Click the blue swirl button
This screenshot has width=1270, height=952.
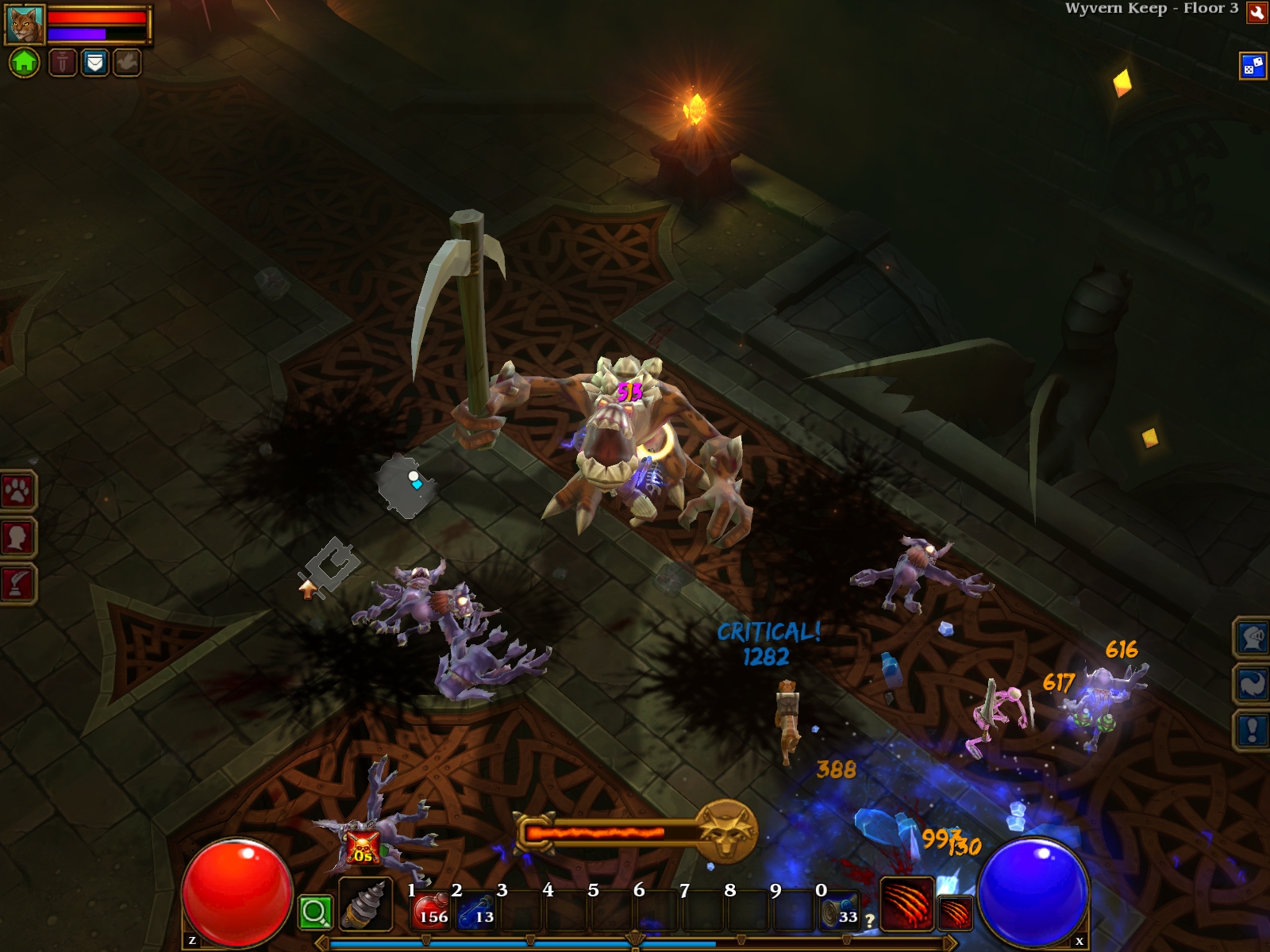point(1252,683)
